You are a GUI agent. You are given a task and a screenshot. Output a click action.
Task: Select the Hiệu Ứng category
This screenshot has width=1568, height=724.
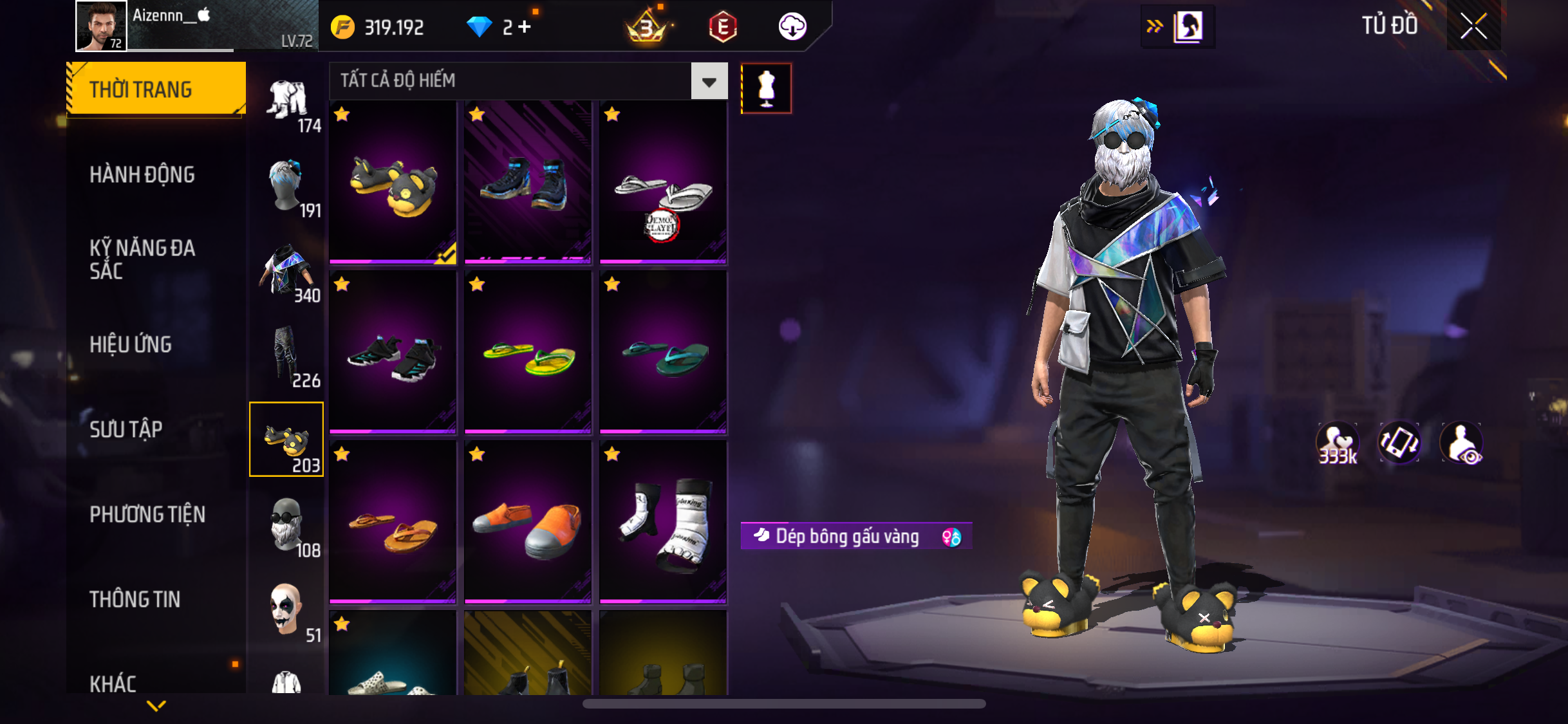131,344
